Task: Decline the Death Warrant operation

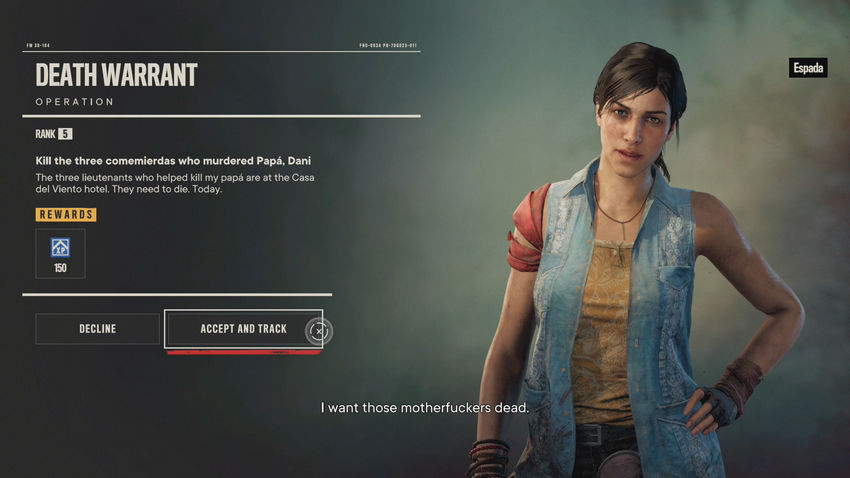Action: pyautogui.click(x=97, y=329)
